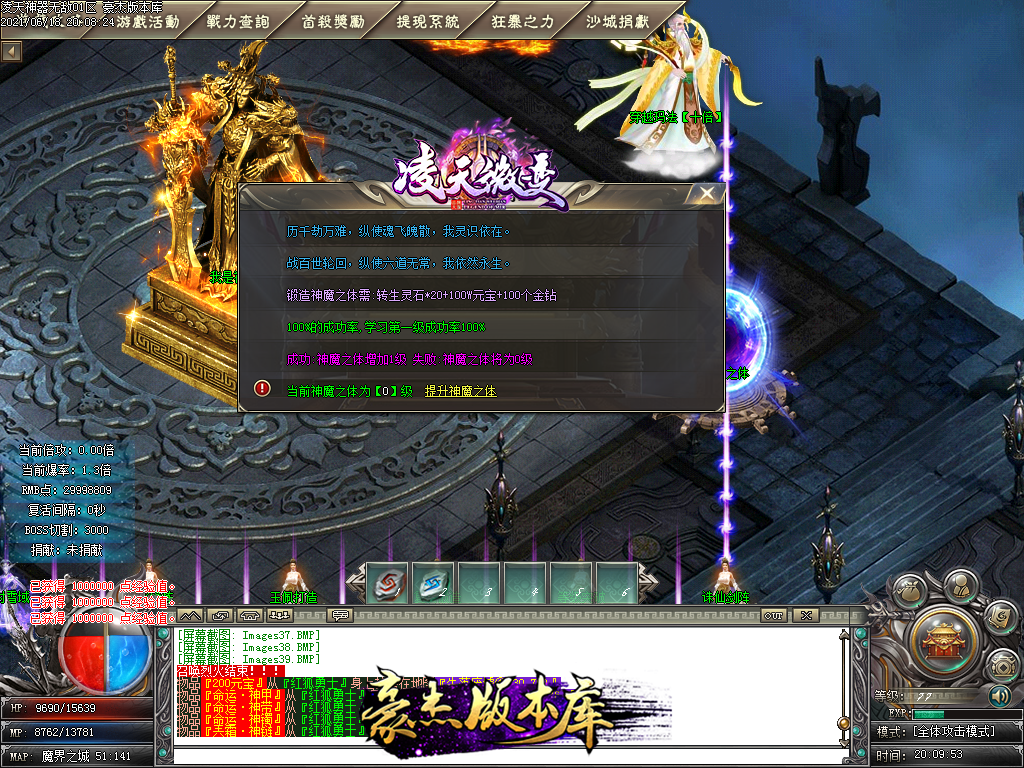
Task: Open the 沙城捐献 menu
Action: [x=617, y=21]
